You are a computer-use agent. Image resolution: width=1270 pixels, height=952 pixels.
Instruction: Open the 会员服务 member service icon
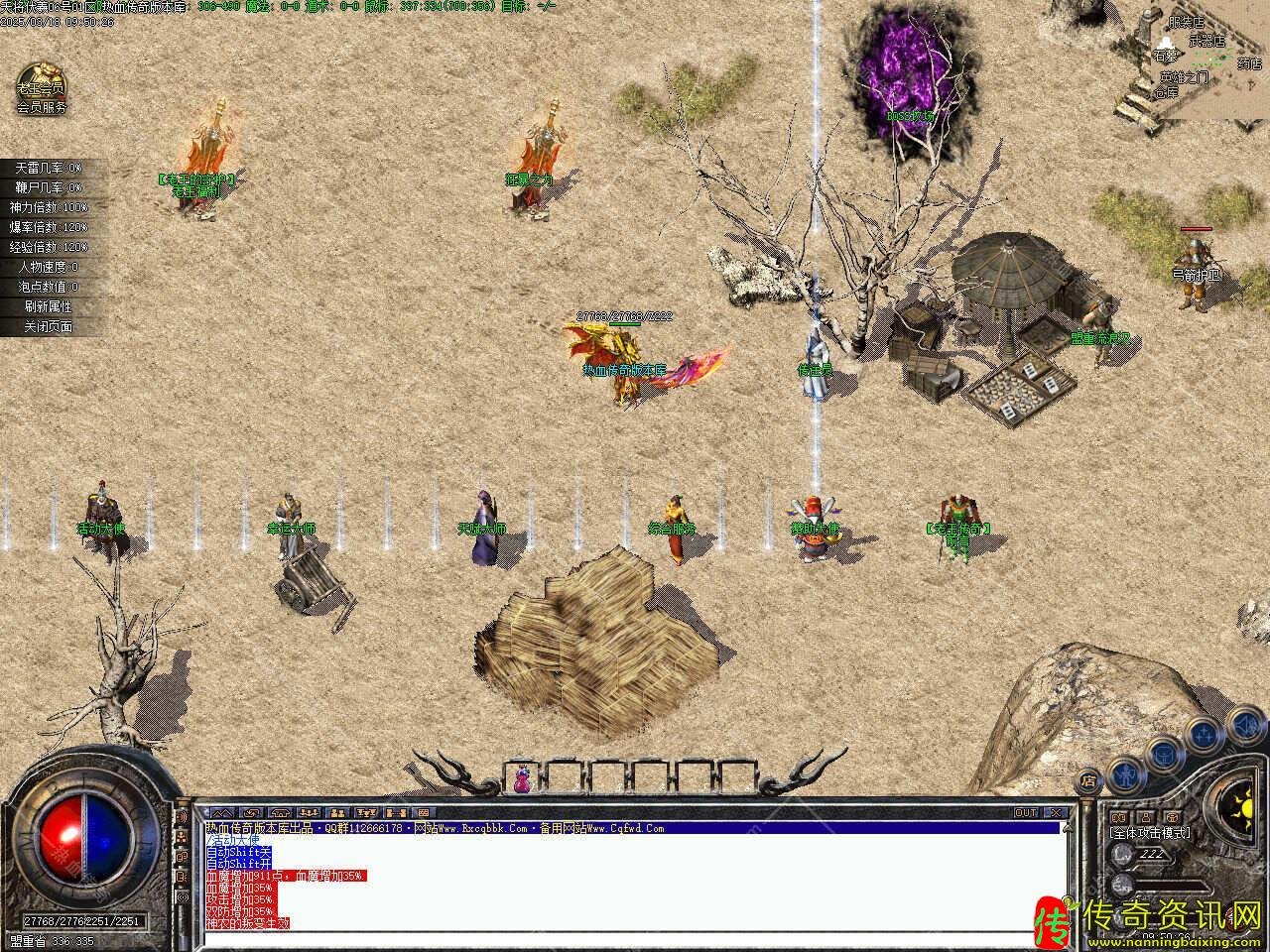click(x=41, y=88)
